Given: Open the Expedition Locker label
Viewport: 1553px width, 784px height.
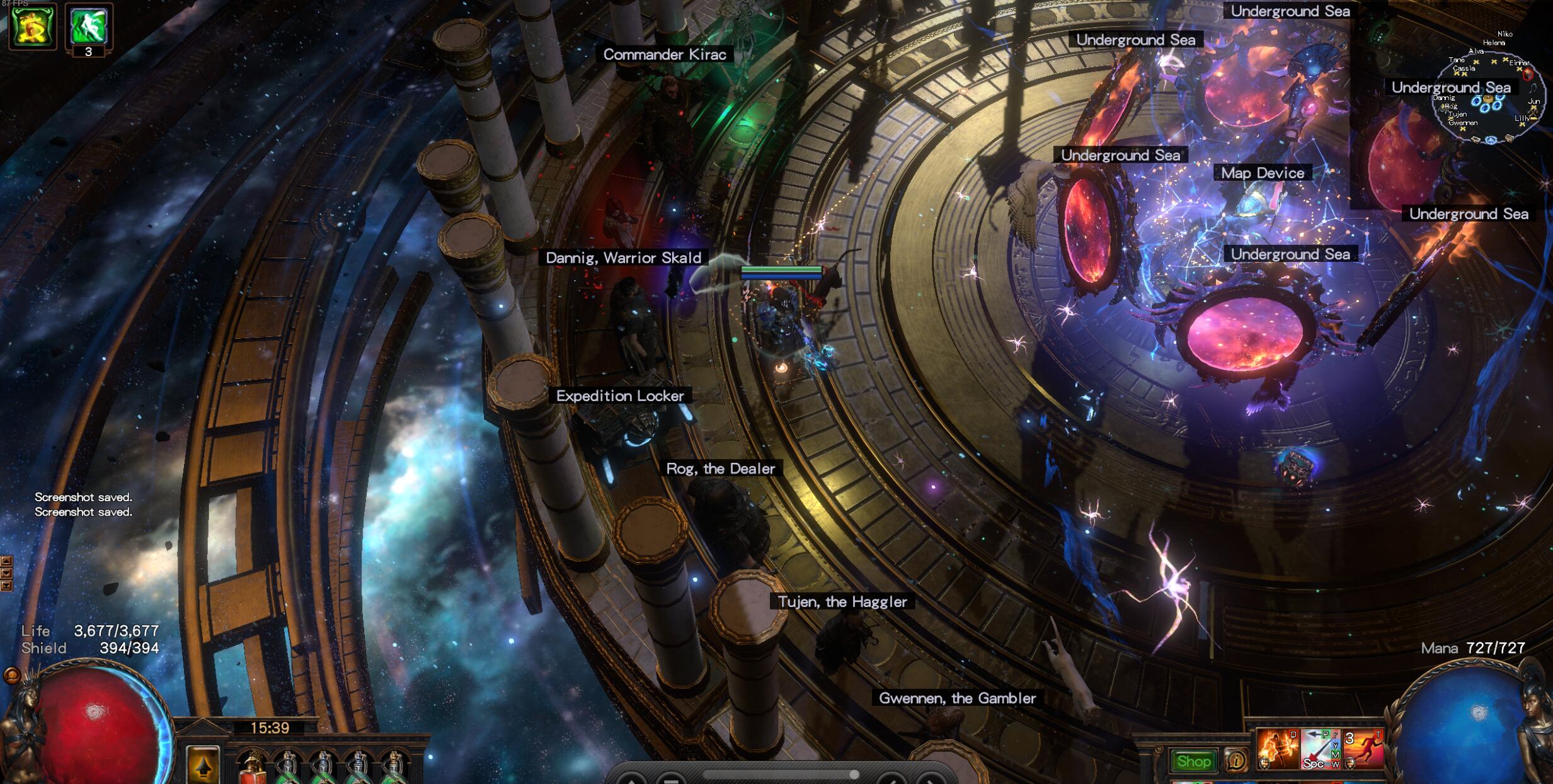Looking at the screenshot, I should (620, 396).
